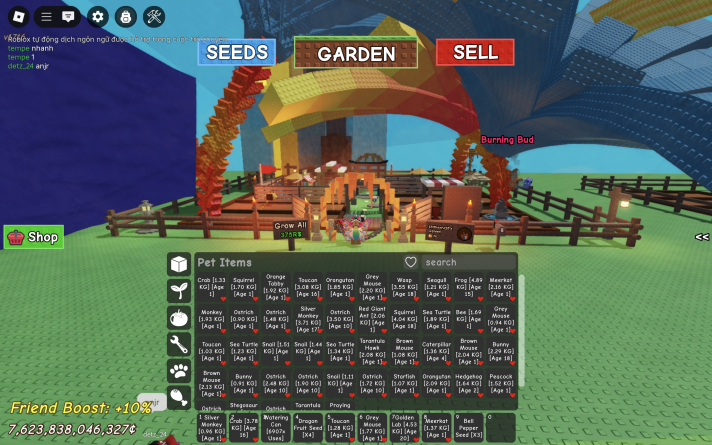Open the backpack icon at the top

(125, 16)
